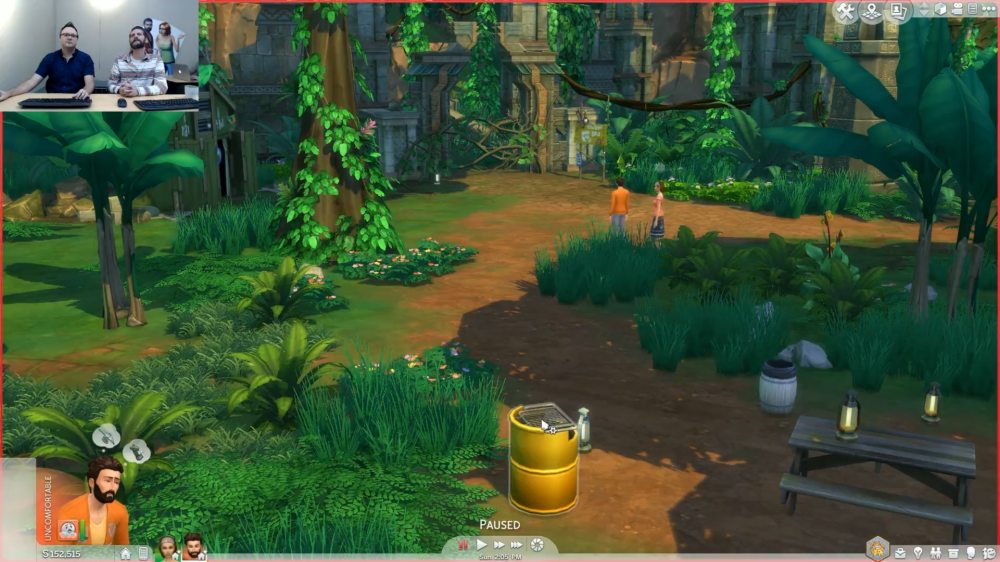Open the relationships panel
1000x562 pixels.
tap(935, 552)
